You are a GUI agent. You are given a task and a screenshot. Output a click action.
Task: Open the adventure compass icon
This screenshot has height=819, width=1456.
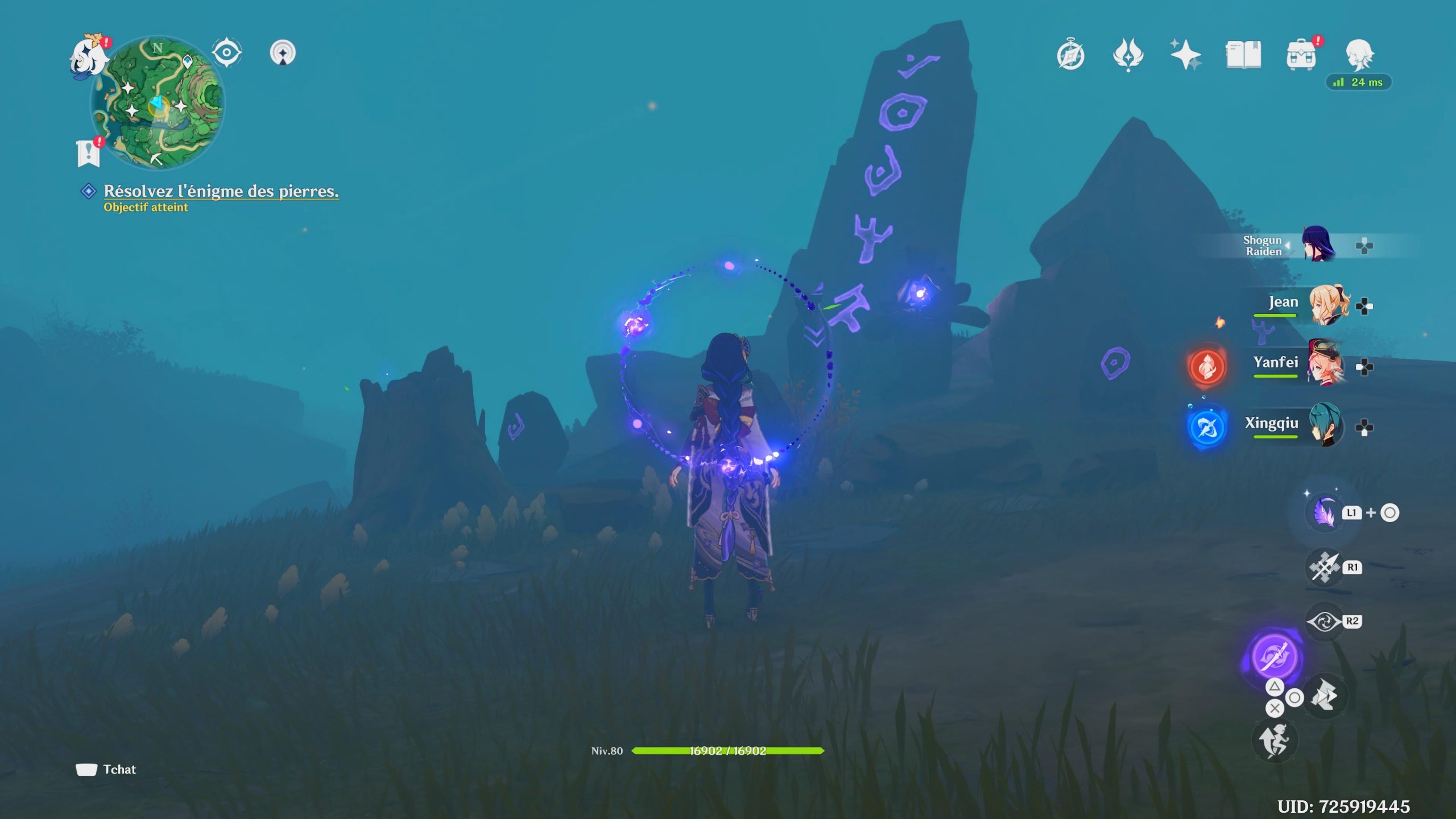click(1070, 55)
